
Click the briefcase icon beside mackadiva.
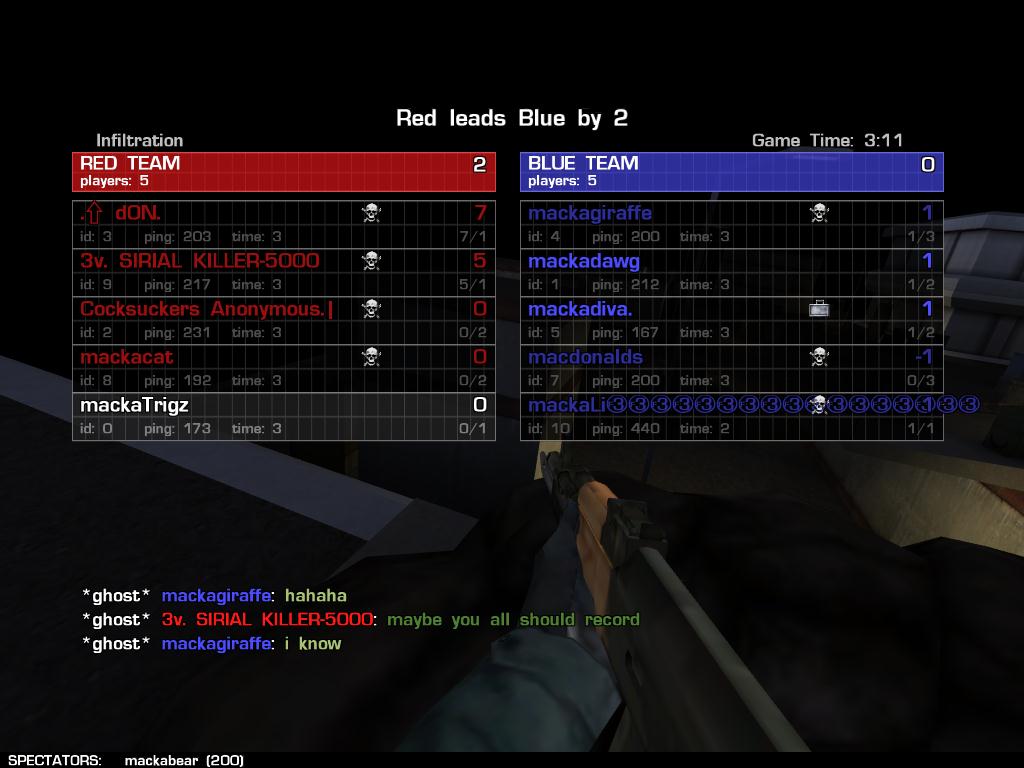(819, 309)
